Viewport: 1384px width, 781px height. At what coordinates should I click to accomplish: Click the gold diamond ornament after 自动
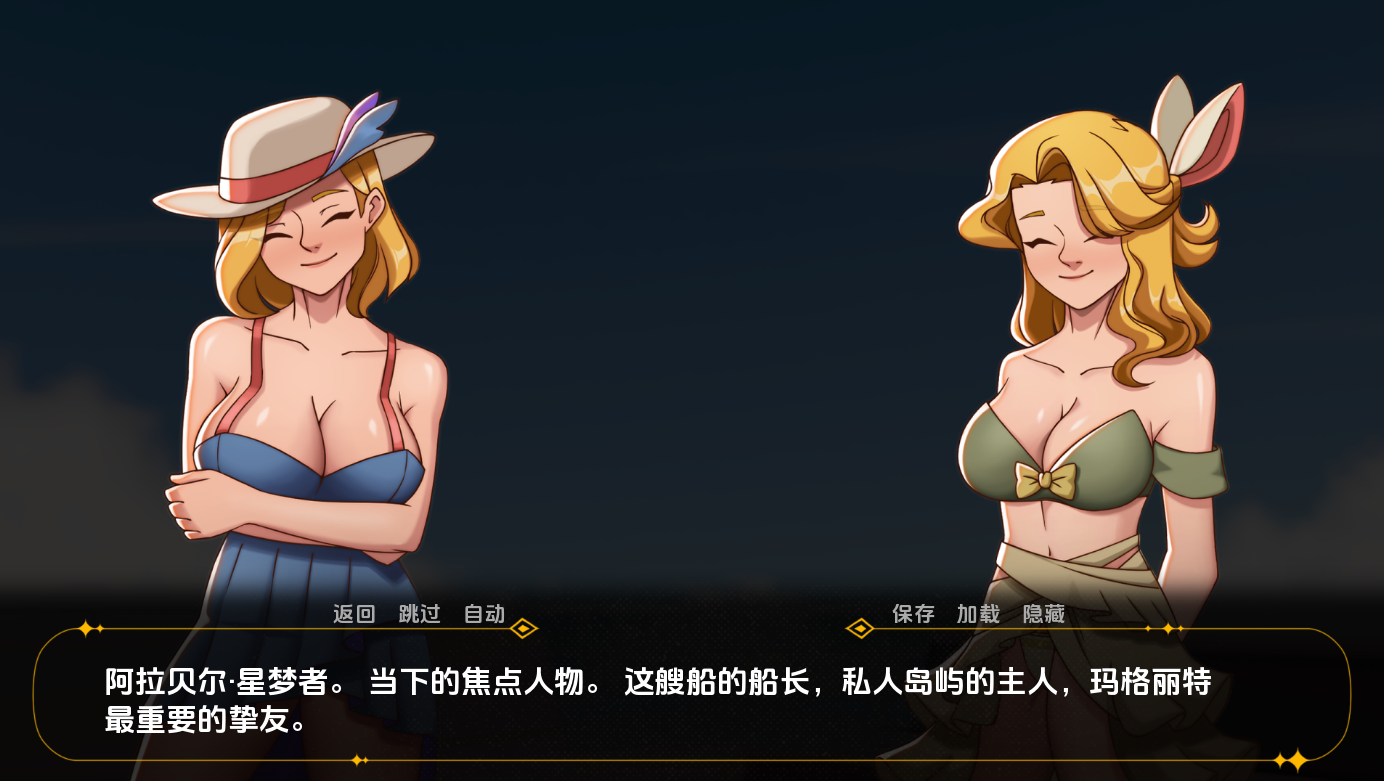click(x=522, y=629)
